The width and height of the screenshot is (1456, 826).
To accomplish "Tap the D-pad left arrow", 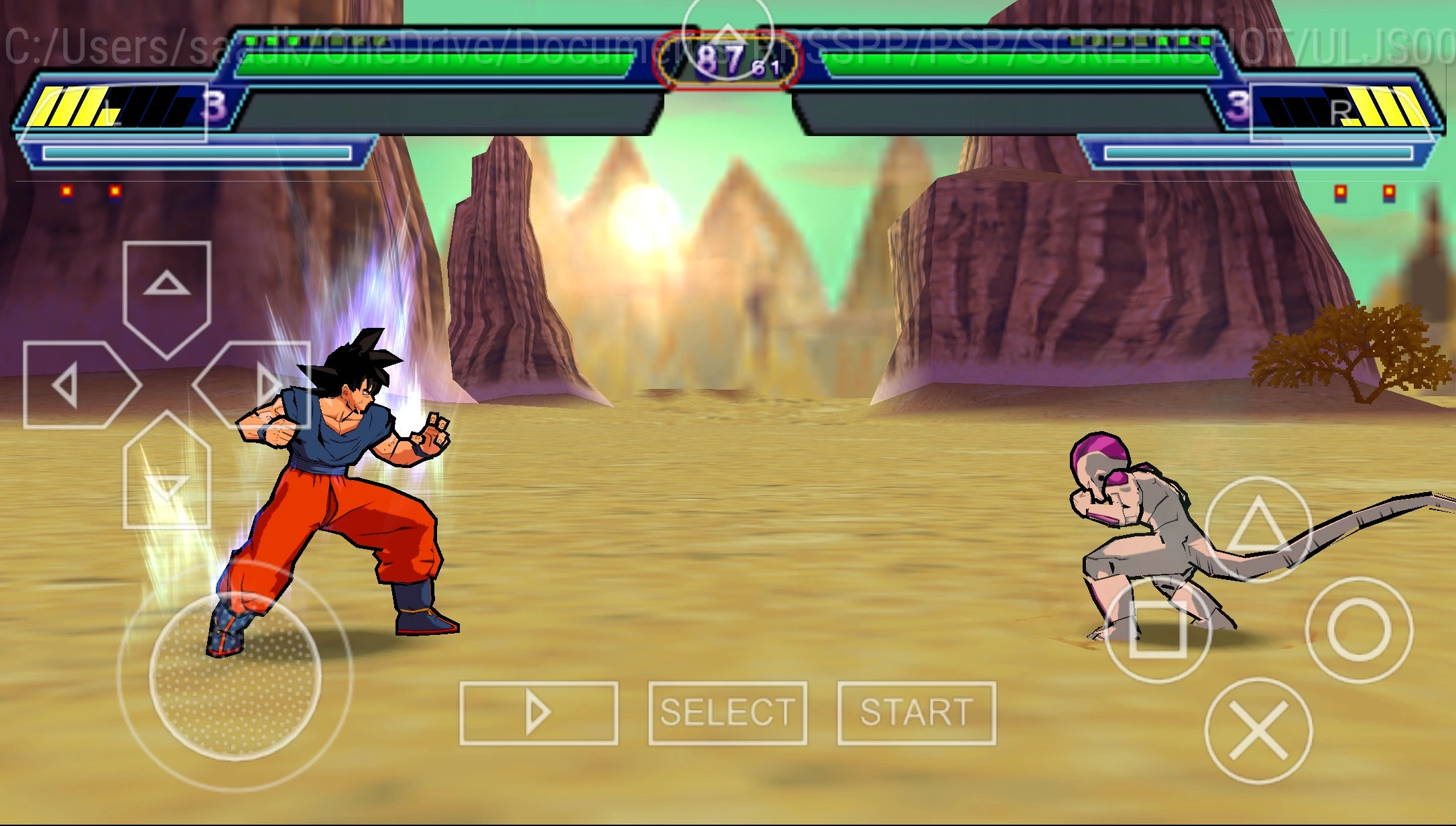I will coord(76,385).
